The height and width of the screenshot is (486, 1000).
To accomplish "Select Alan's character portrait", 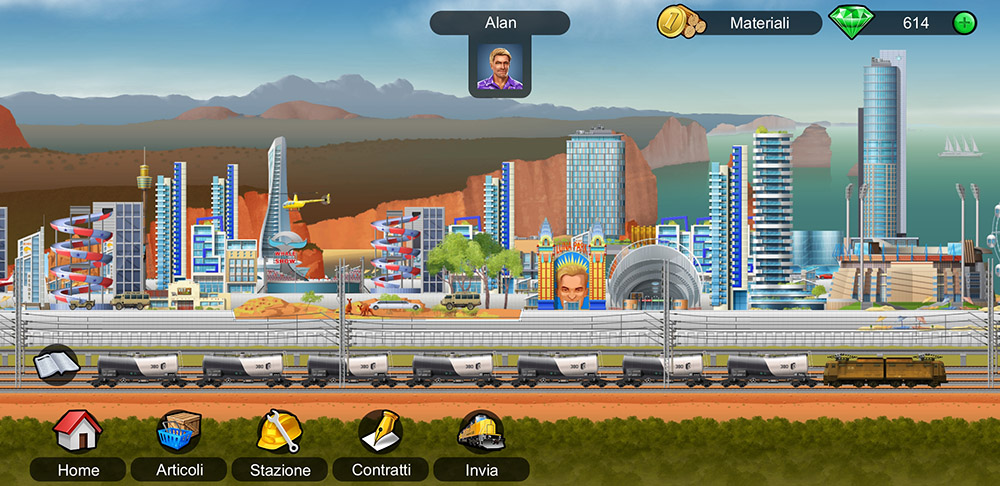I will pos(499,68).
